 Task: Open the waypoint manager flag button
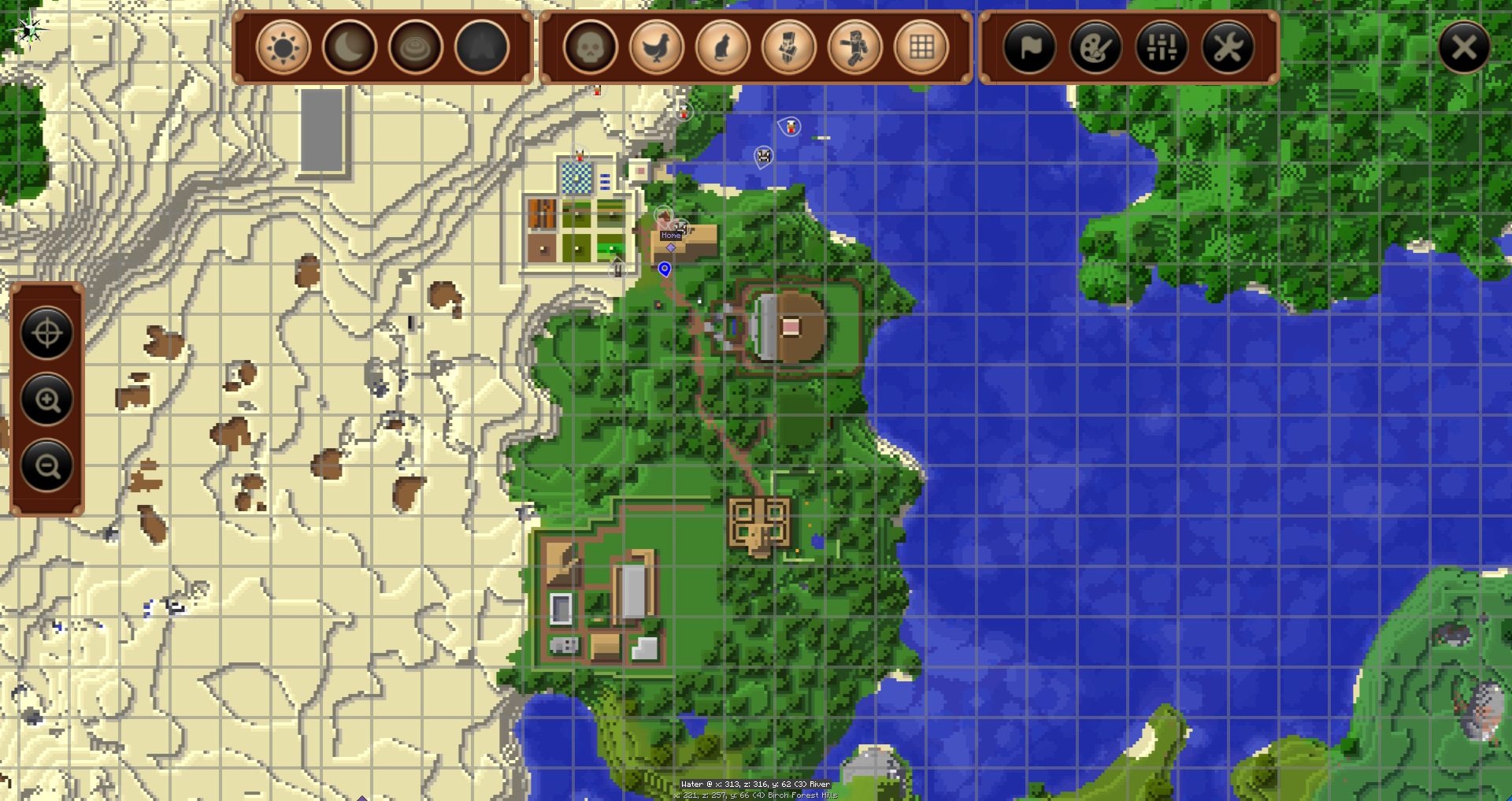click(x=1029, y=48)
